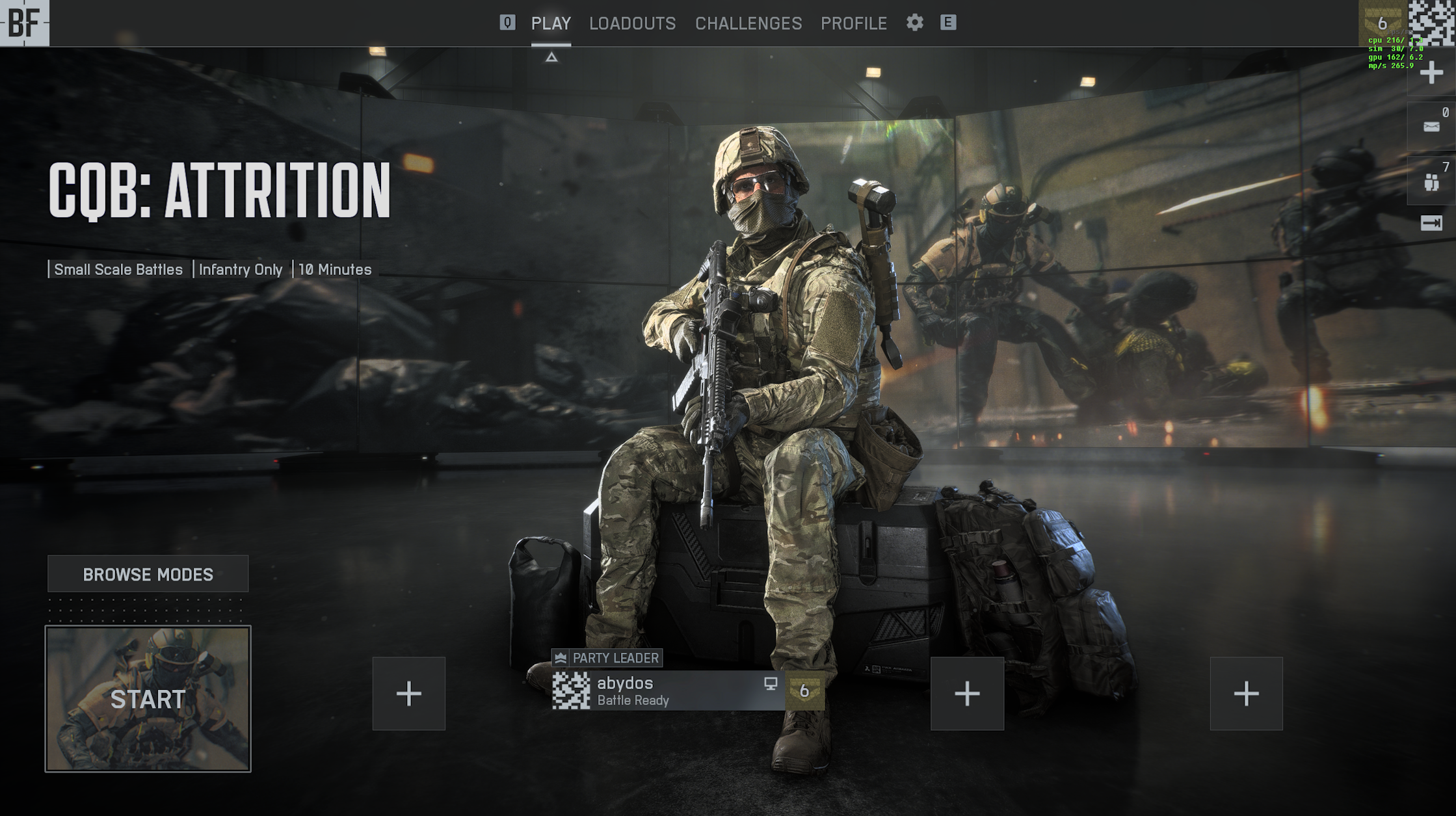Image resolution: width=1456 pixels, height=816 pixels.
Task: Open the PROFILE tab
Action: tap(853, 23)
